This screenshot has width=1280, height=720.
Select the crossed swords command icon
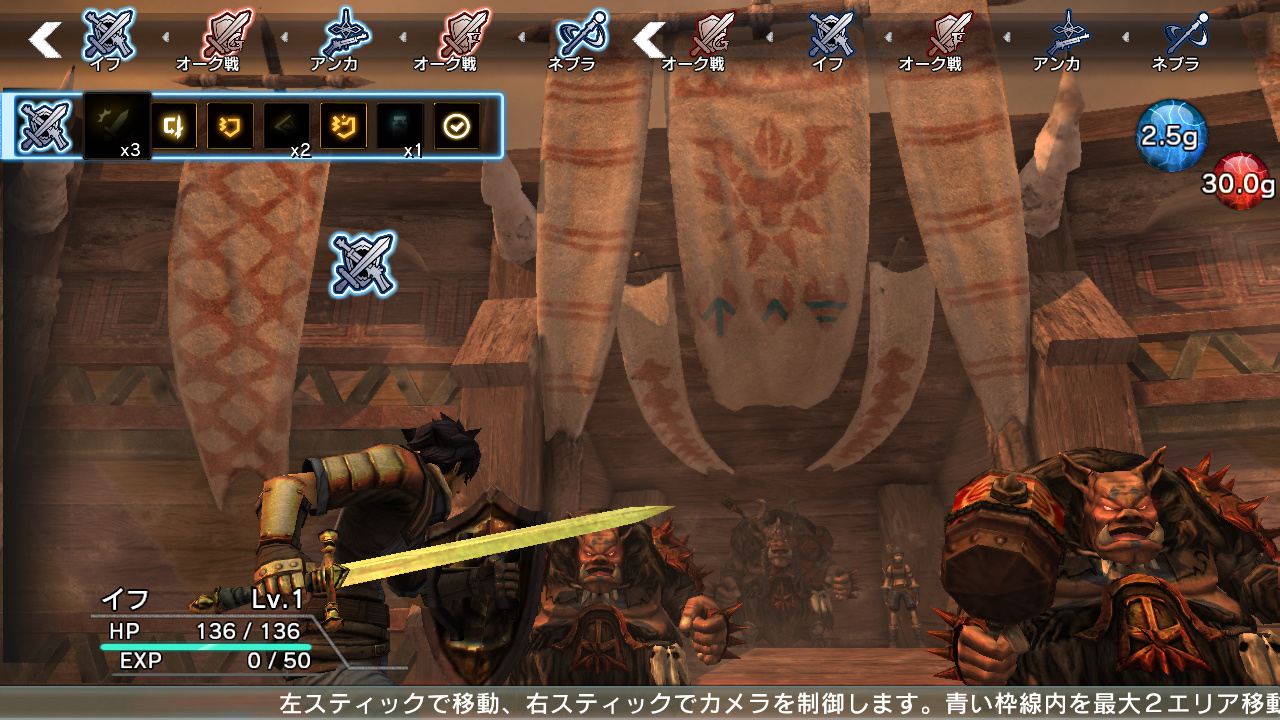pyautogui.click(x=42, y=124)
